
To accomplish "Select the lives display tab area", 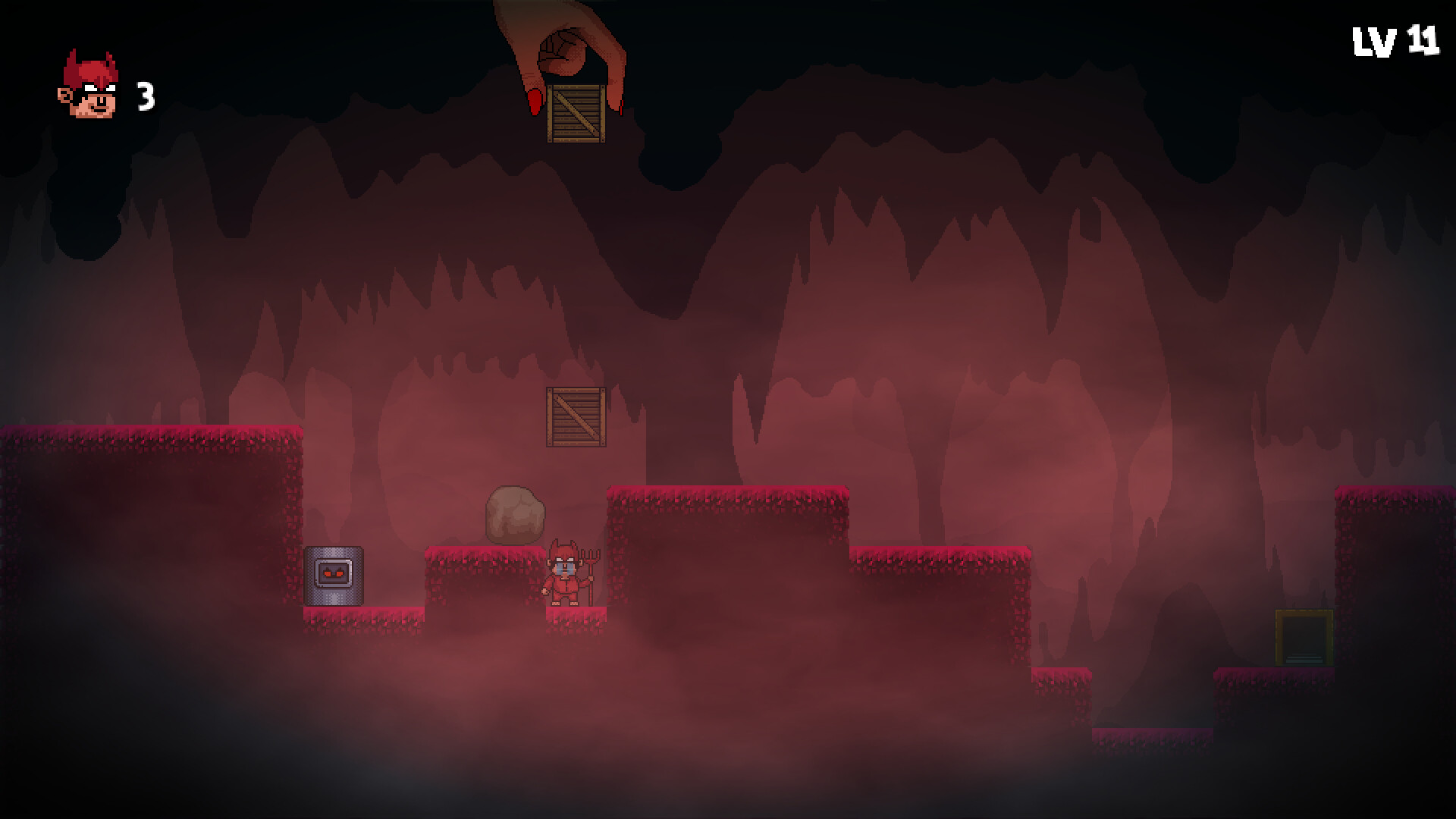I will (114, 91).
